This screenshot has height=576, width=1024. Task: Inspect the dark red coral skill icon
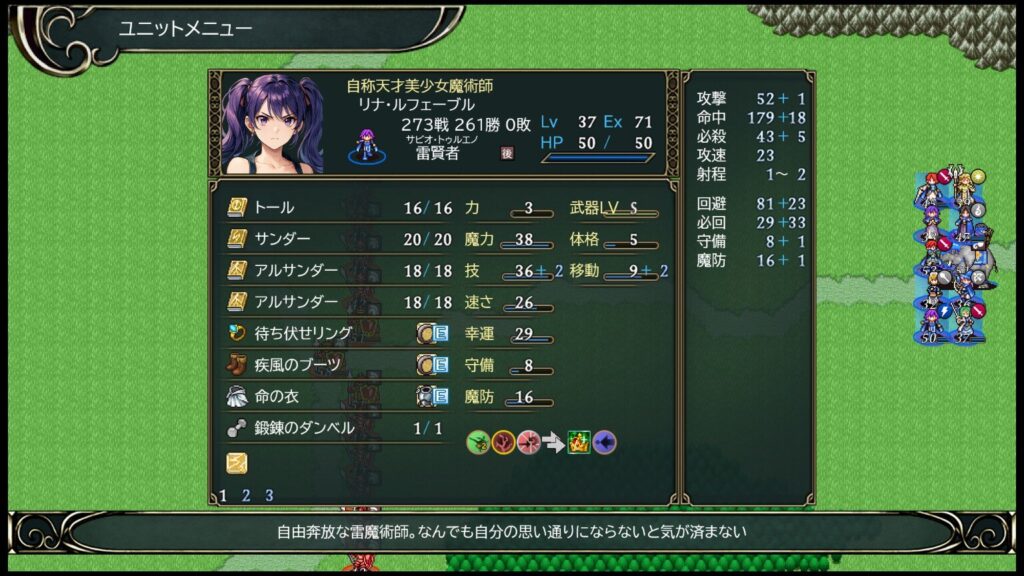(x=503, y=442)
